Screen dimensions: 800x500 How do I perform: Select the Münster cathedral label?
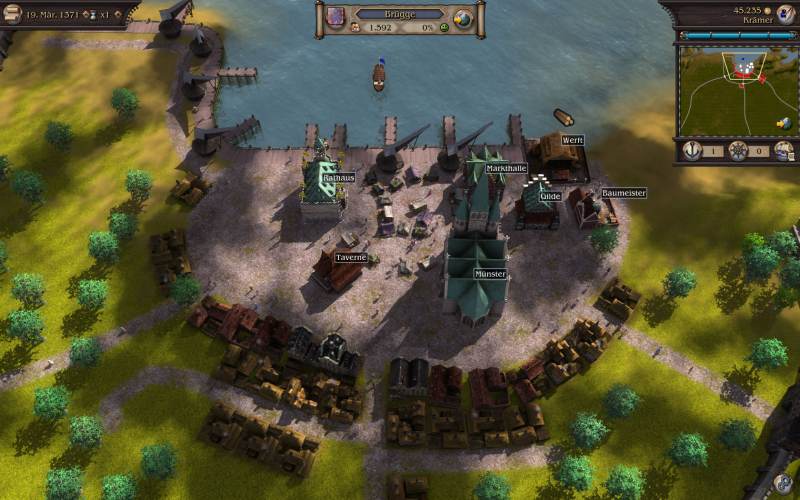pos(491,273)
